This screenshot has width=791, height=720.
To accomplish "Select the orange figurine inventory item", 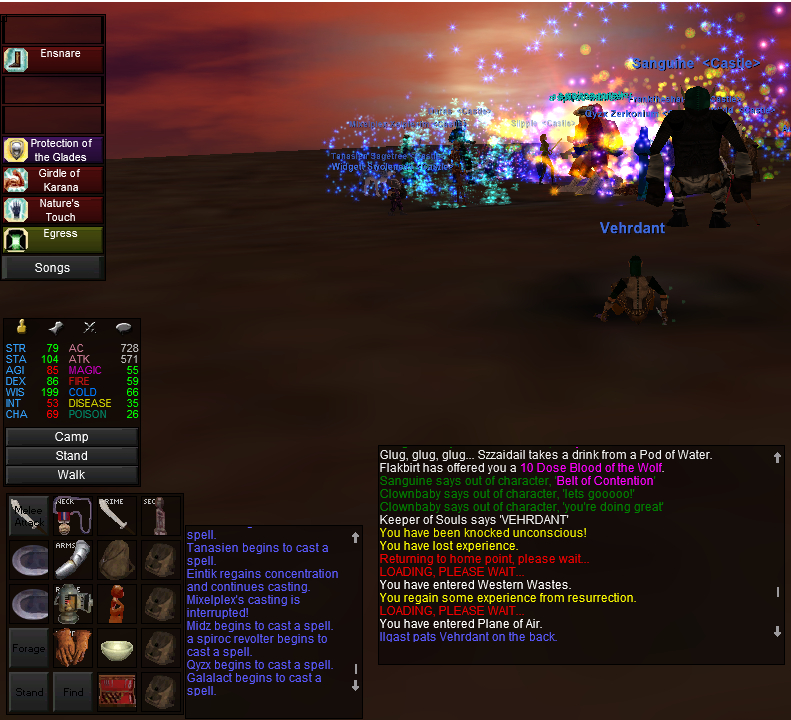I will [116, 603].
